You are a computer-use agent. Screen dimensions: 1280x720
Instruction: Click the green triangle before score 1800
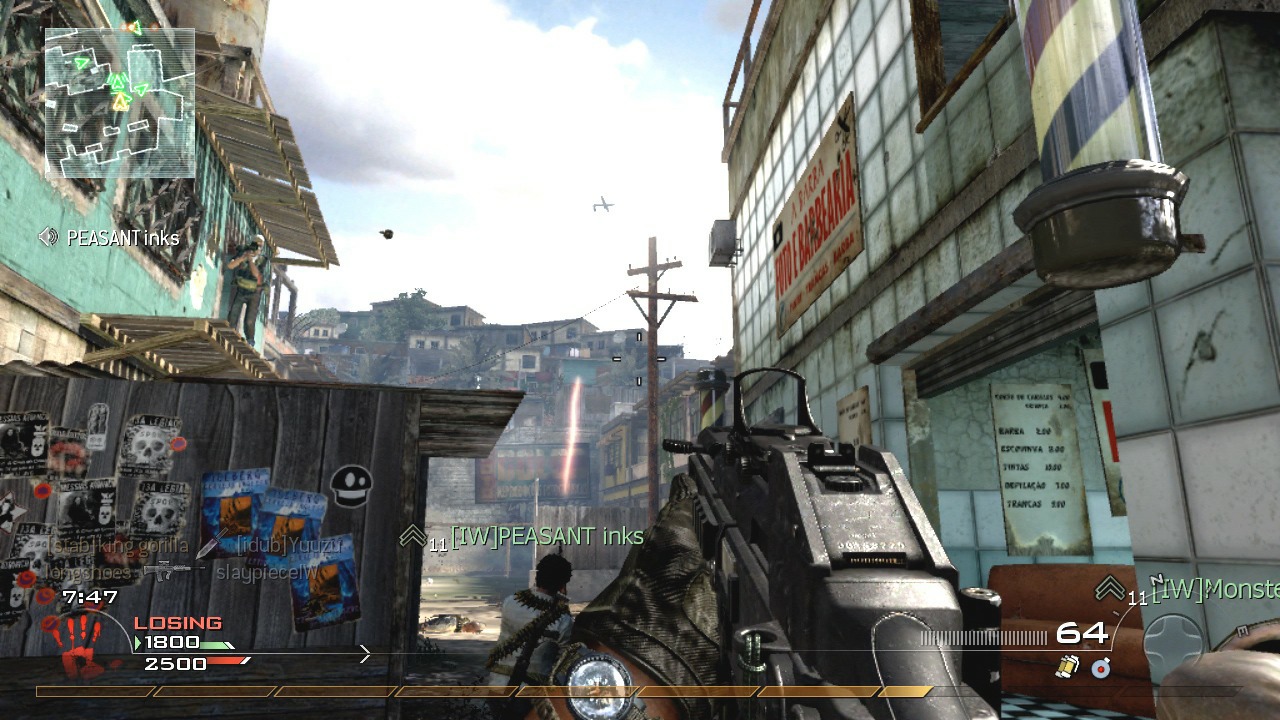pyautogui.click(x=137, y=642)
